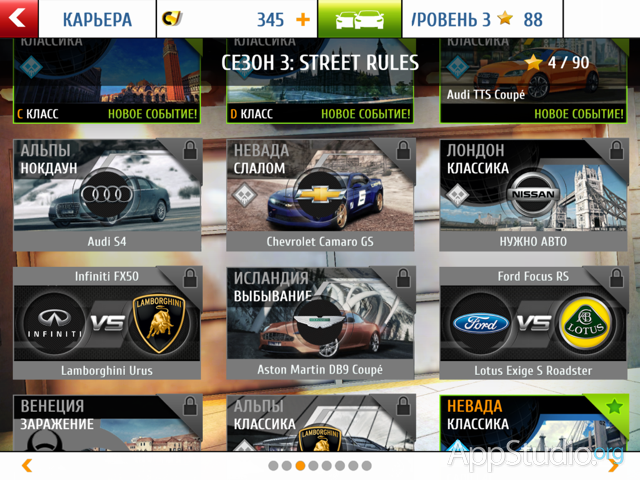The image size is (640, 480).
Task: Go to next season with right arrow
Action: 612,465
